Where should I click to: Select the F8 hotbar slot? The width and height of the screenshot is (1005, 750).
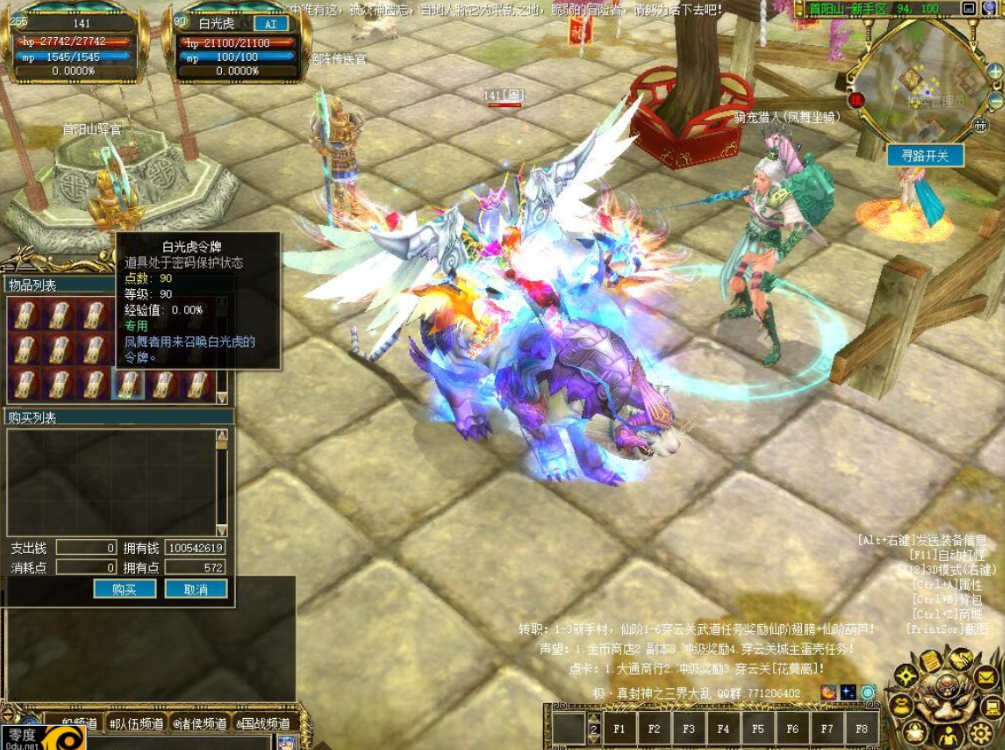tap(861, 728)
